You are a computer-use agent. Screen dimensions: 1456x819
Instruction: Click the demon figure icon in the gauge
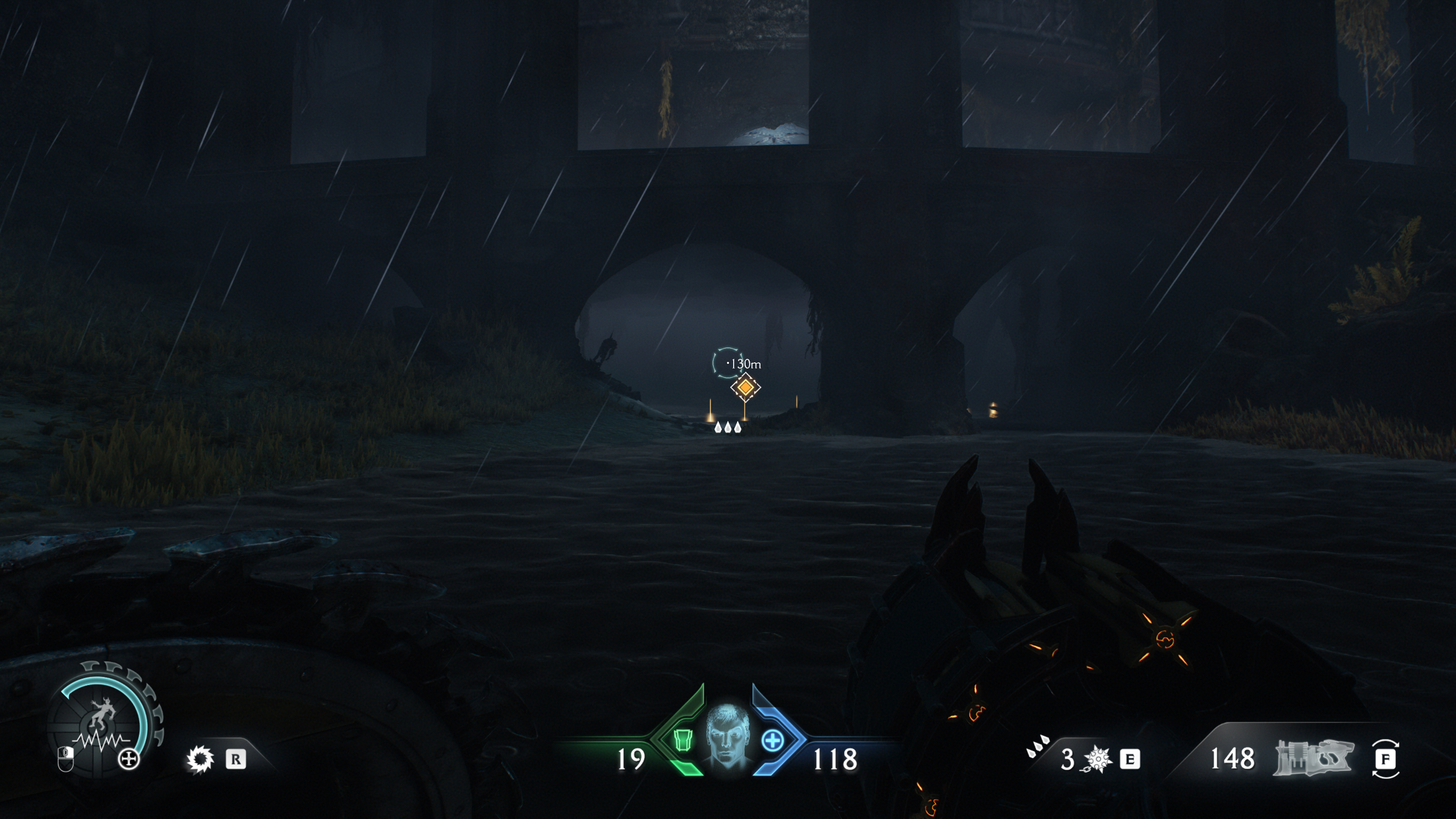click(x=102, y=712)
